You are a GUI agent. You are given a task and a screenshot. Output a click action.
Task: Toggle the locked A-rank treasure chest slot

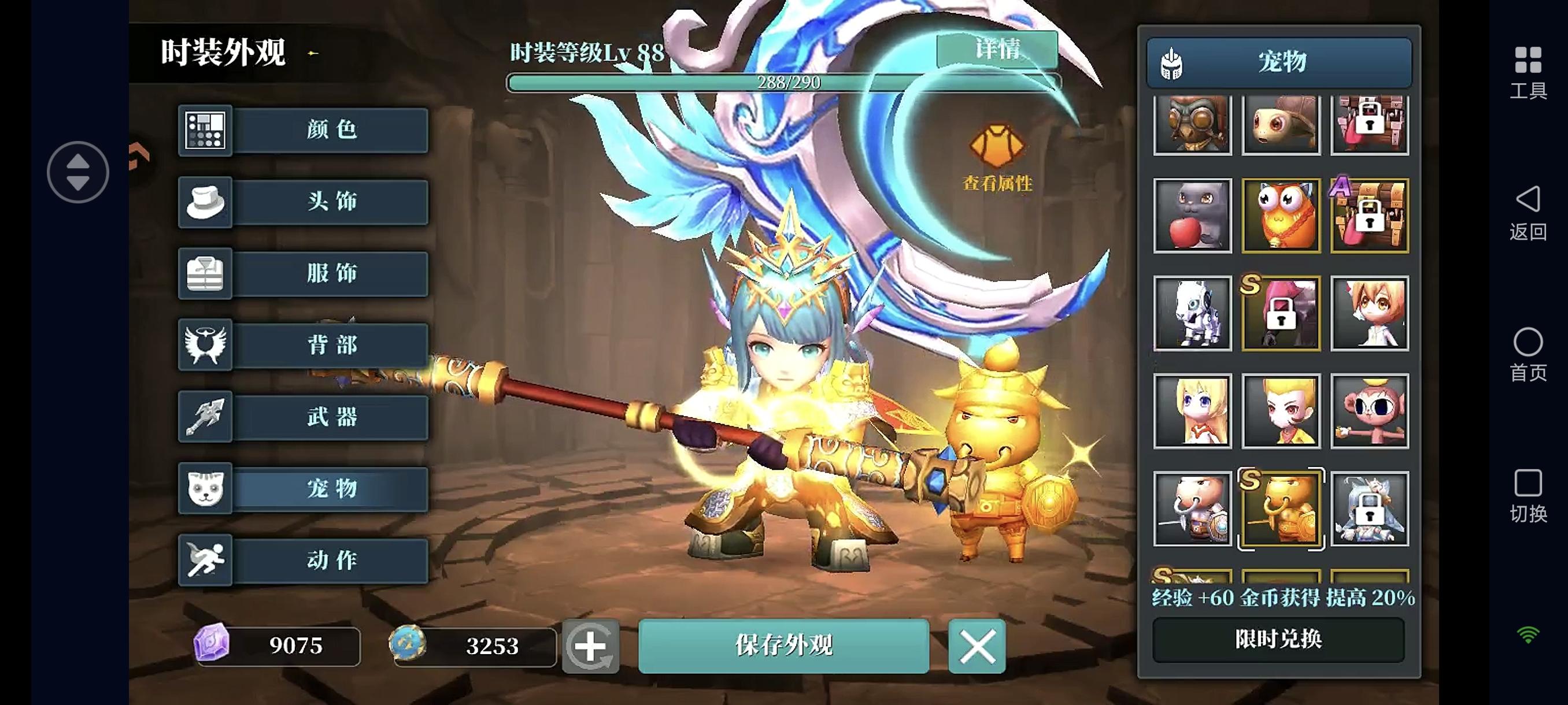[1369, 215]
